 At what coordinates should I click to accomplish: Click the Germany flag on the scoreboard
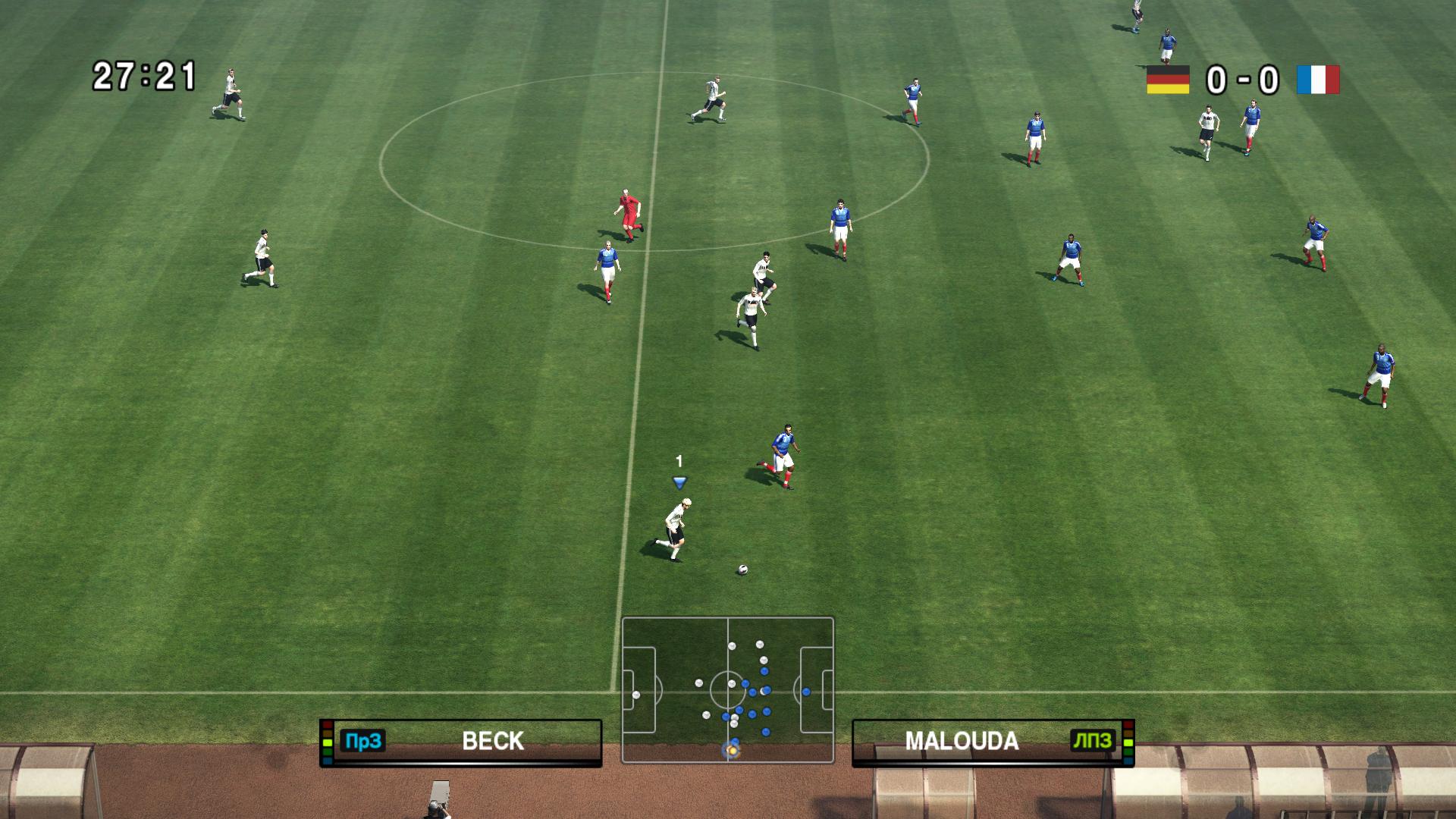click(1167, 80)
